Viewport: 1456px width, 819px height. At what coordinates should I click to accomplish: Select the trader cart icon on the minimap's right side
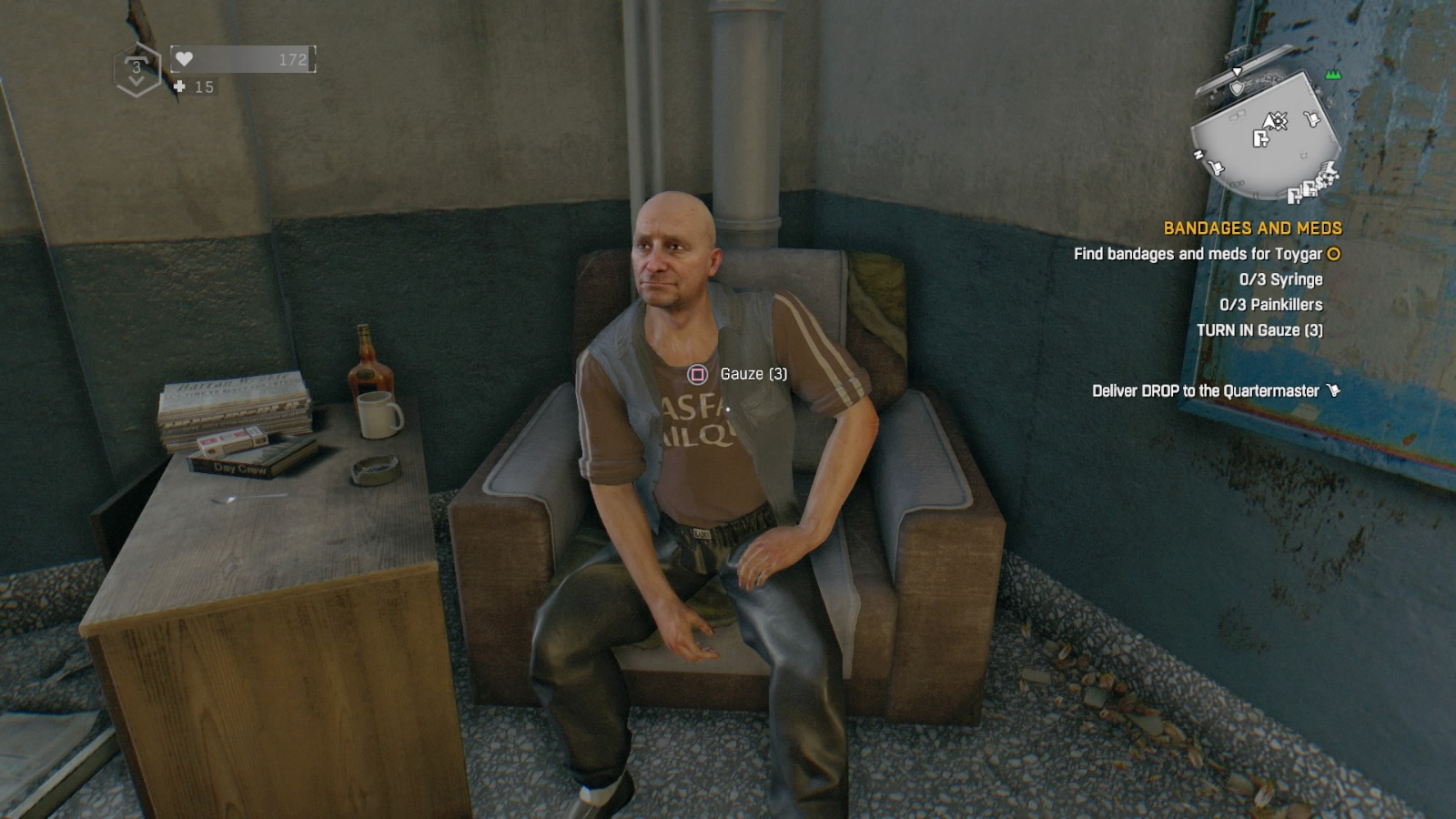(1312, 118)
